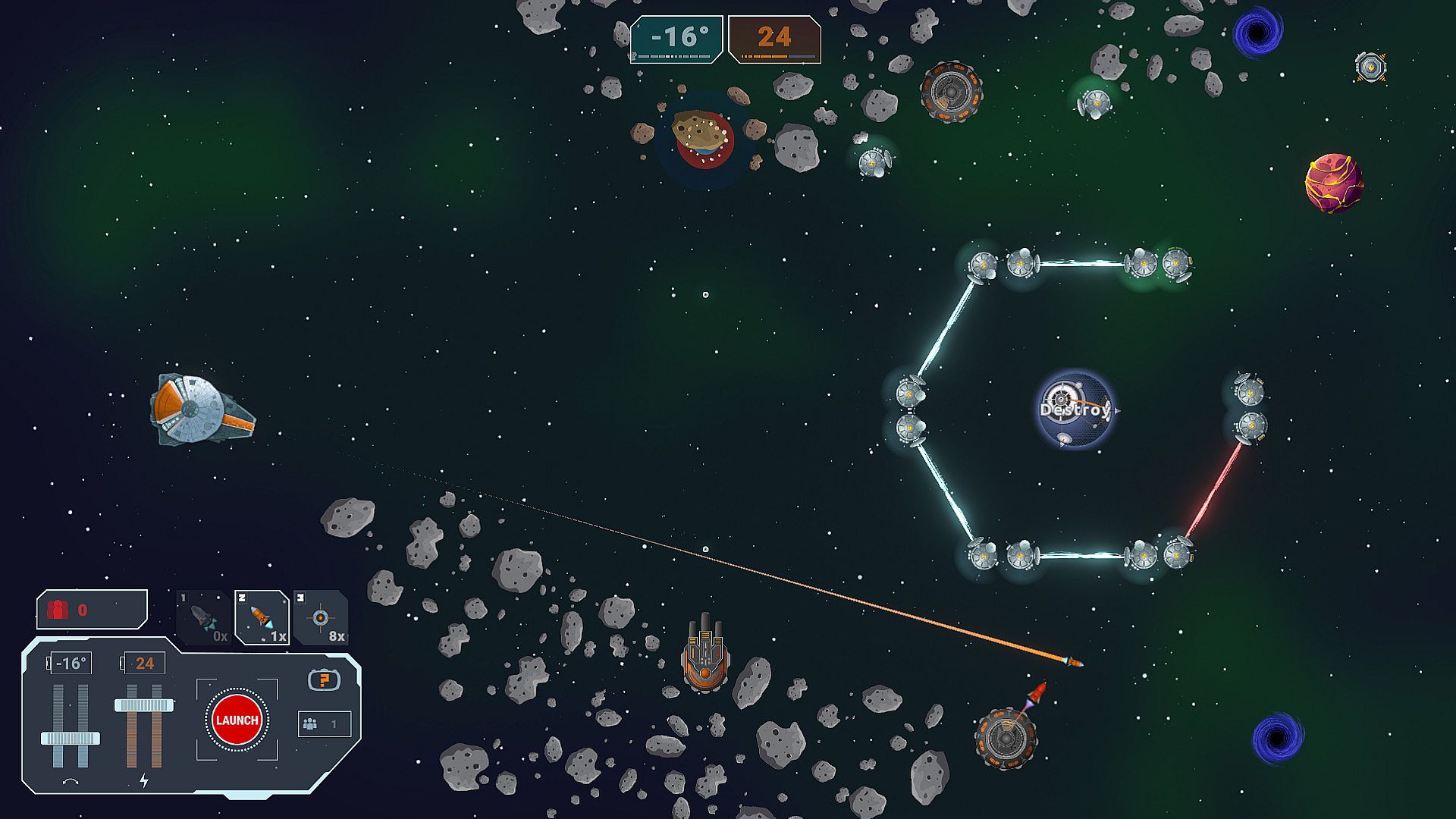Hit the red LAUNCH button
Screen dimensions: 1456x819
click(x=237, y=720)
